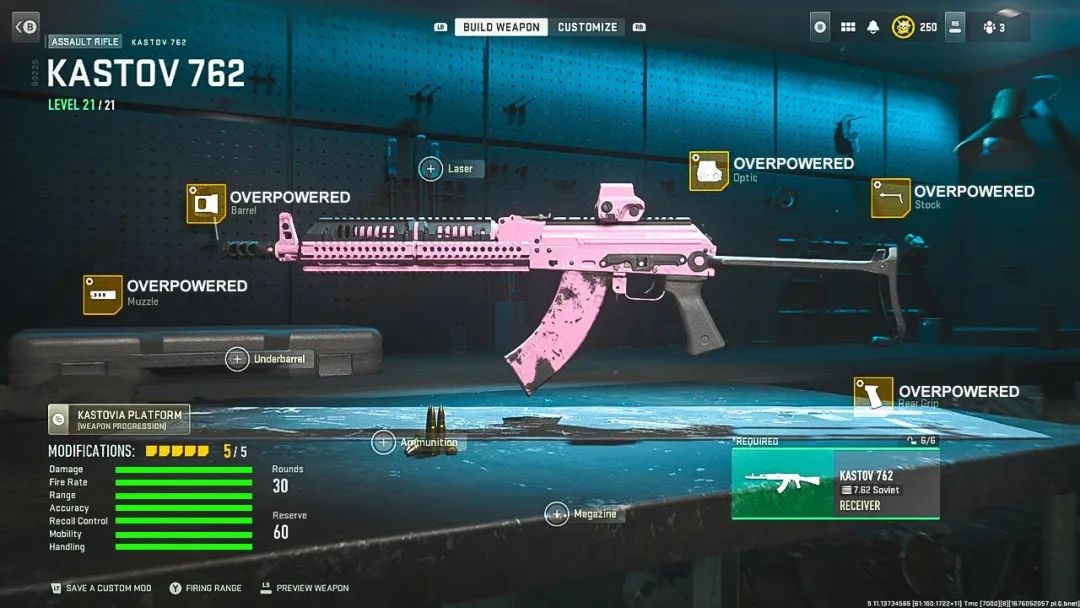The image size is (1080, 608).
Task: Open the Overpowered Stock attachment slot
Action: 890,198
